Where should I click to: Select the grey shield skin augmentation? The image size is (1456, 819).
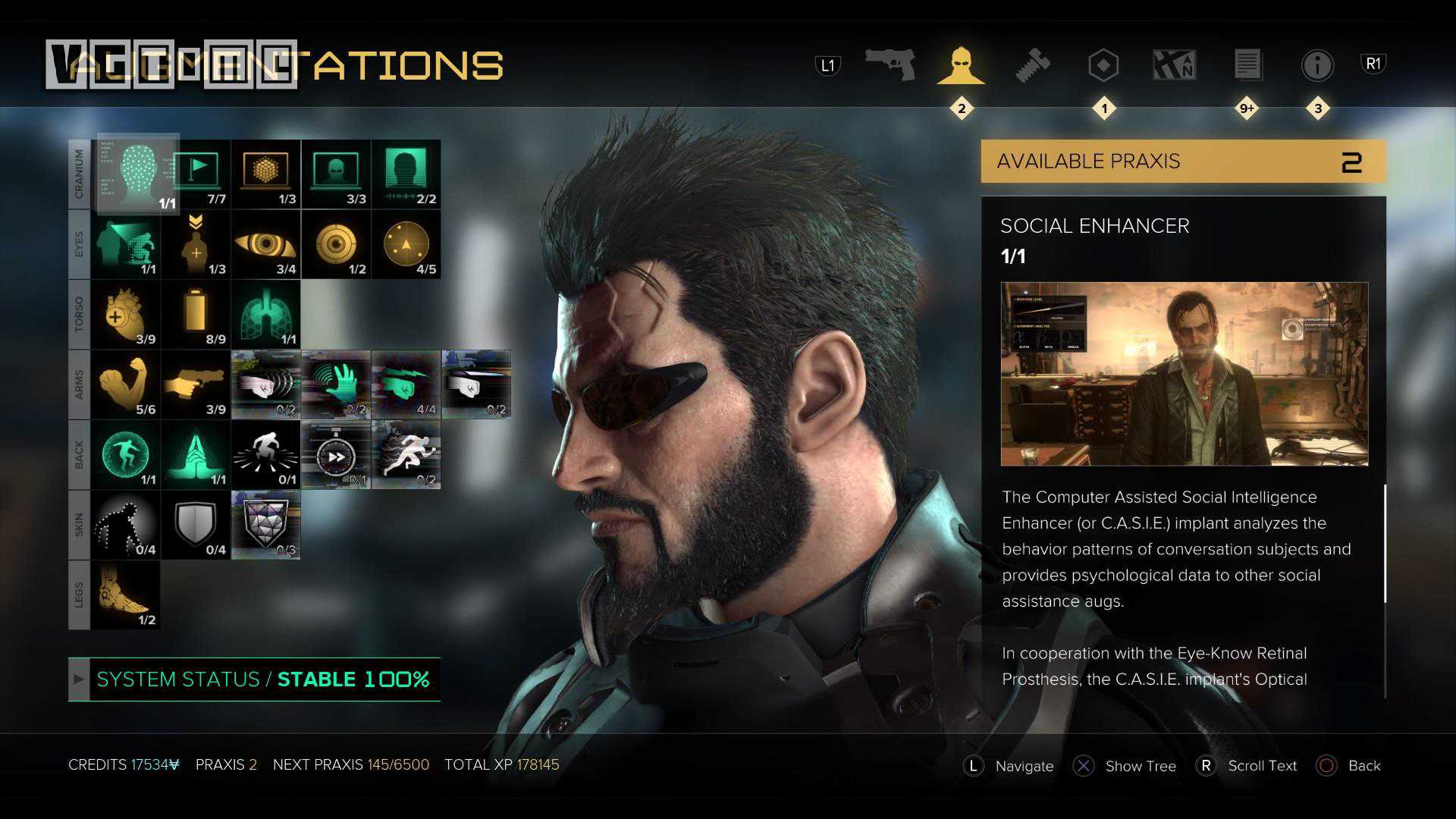pos(196,524)
